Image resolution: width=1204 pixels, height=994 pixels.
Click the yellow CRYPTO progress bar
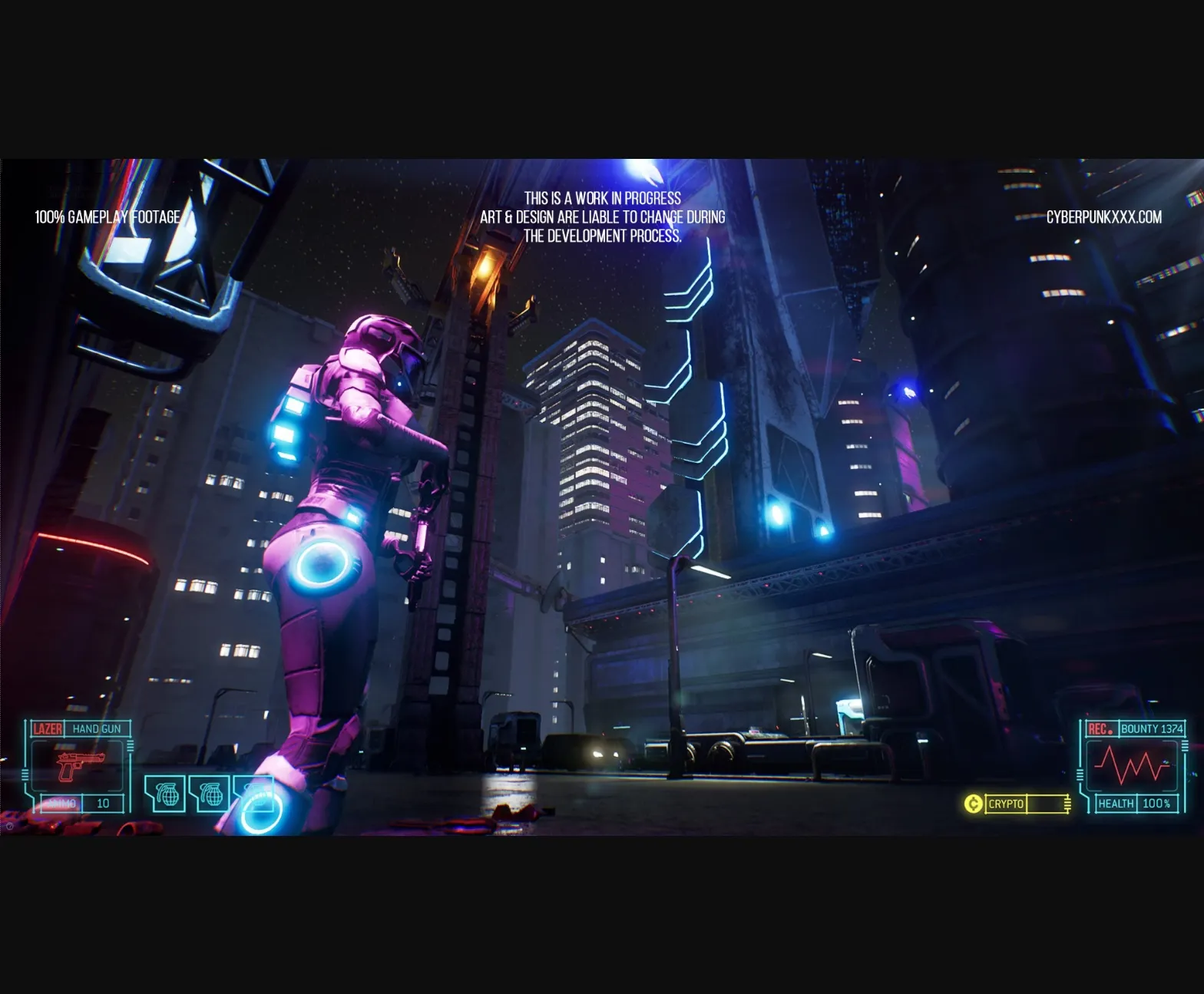coord(1046,803)
